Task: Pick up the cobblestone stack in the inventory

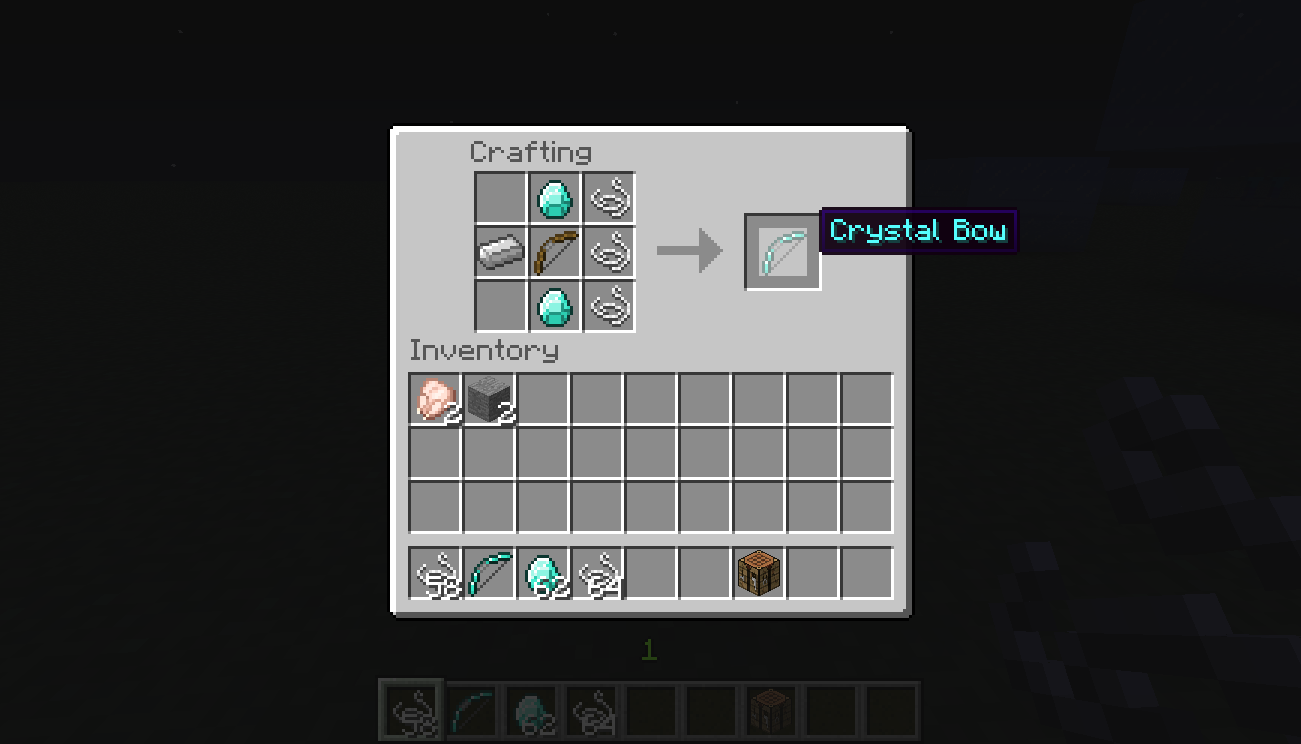Action: [x=489, y=397]
